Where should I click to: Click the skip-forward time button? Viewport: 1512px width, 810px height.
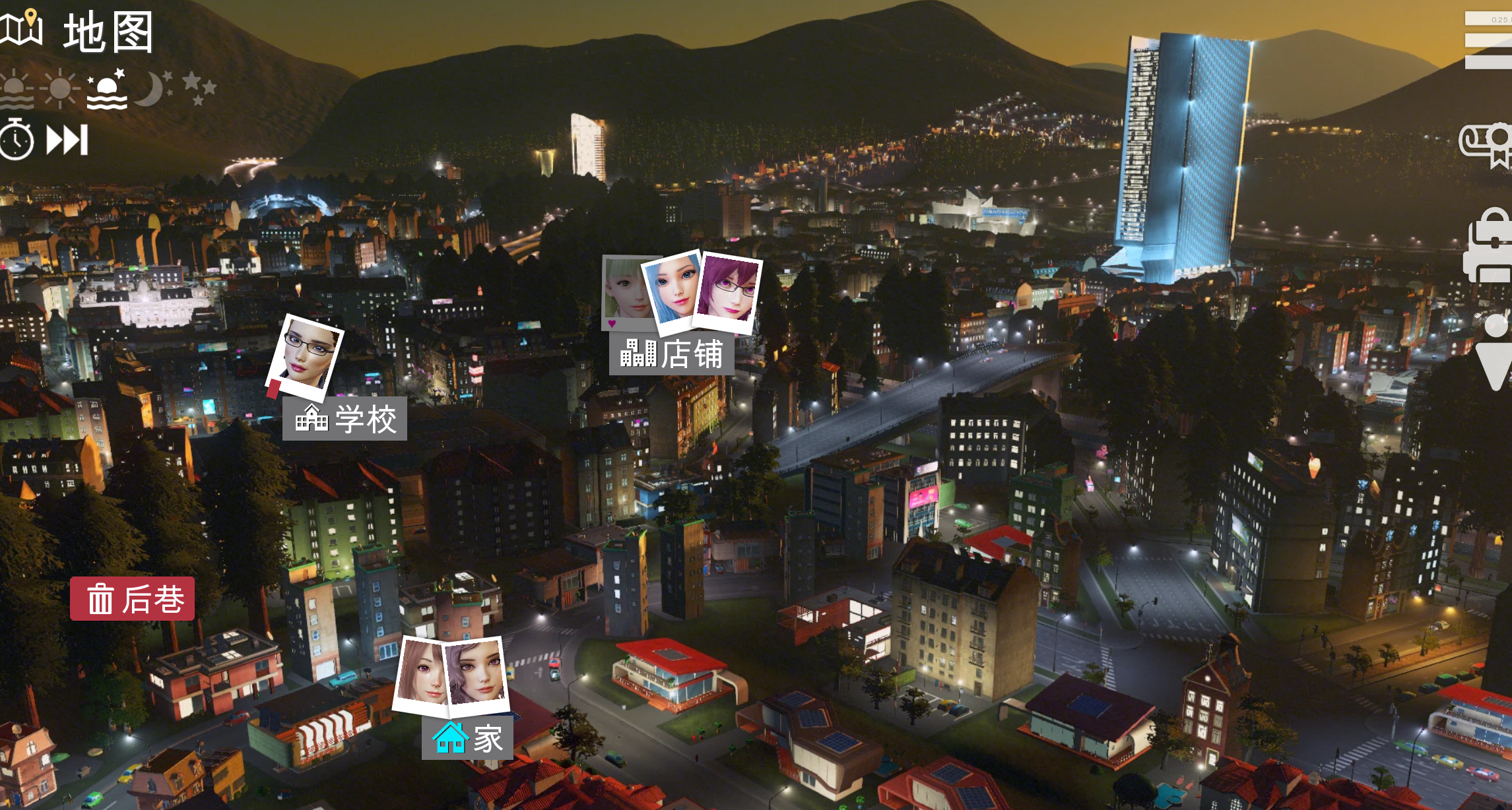tap(67, 140)
